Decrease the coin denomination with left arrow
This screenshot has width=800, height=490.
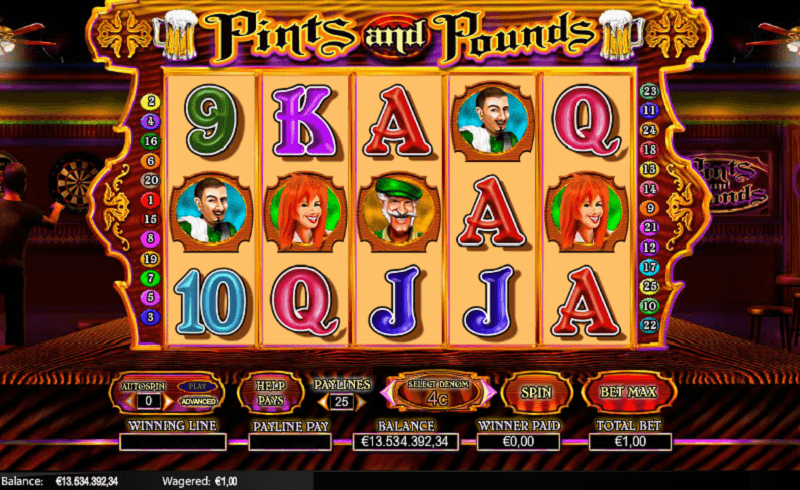click(x=385, y=393)
